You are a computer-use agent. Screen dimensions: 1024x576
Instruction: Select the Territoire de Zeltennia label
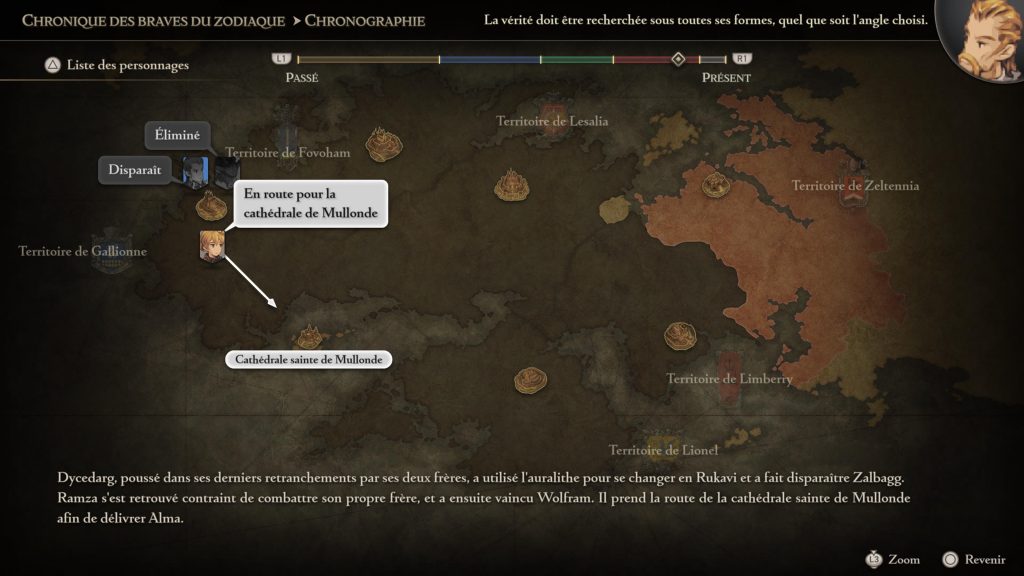tap(855, 185)
